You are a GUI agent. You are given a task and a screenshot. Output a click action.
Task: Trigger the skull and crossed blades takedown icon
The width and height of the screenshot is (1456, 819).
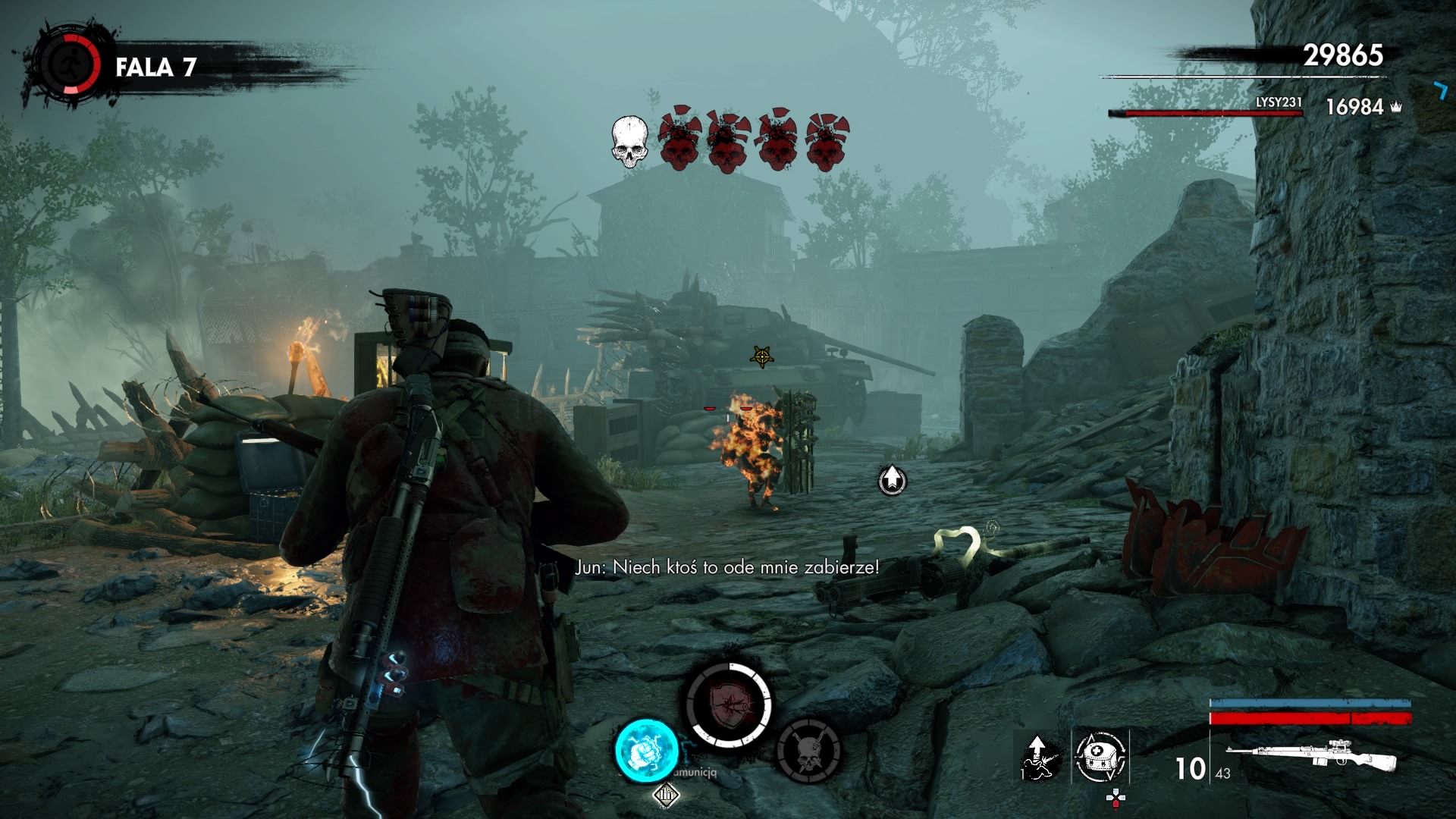click(x=809, y=751)
